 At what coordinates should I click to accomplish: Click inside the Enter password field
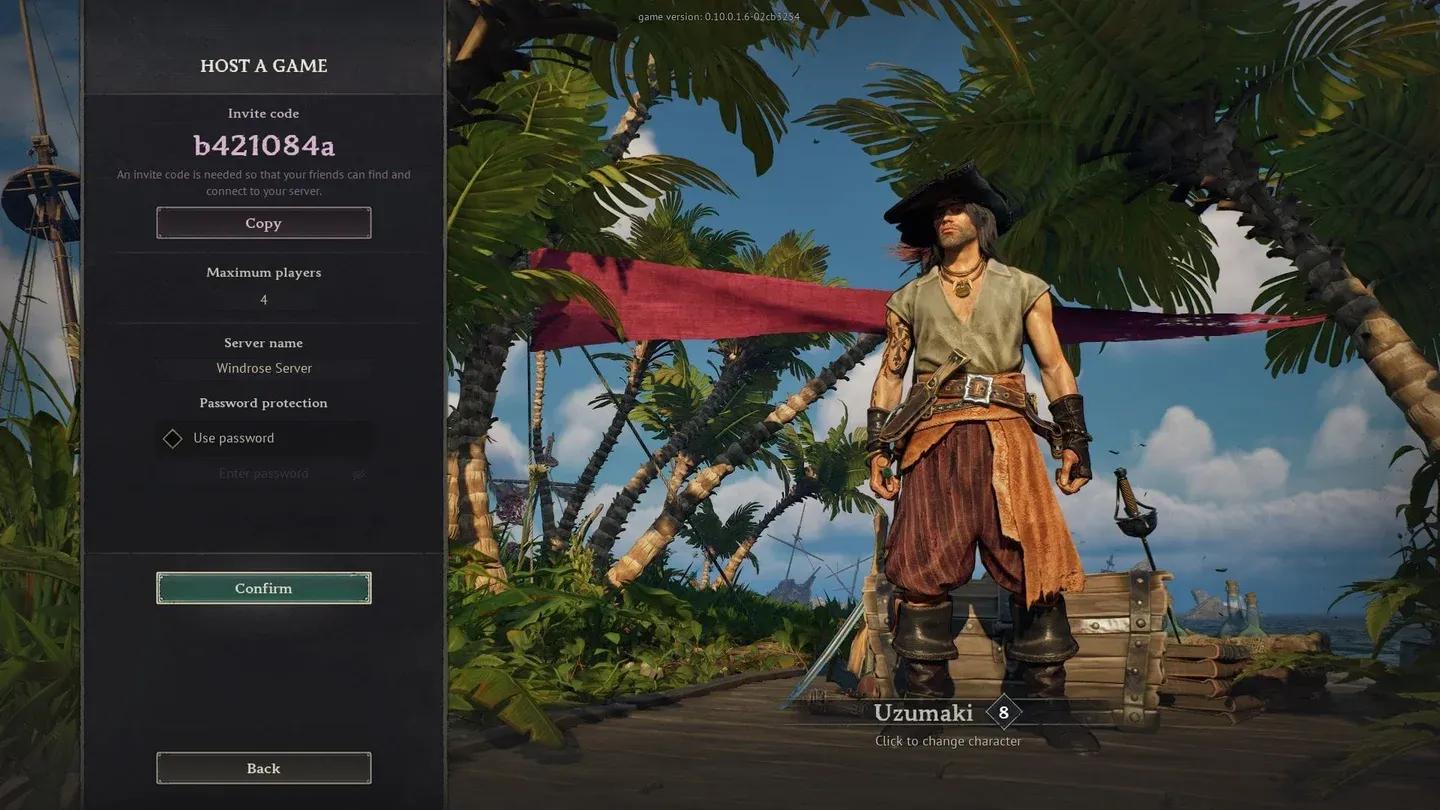point(263,473)
